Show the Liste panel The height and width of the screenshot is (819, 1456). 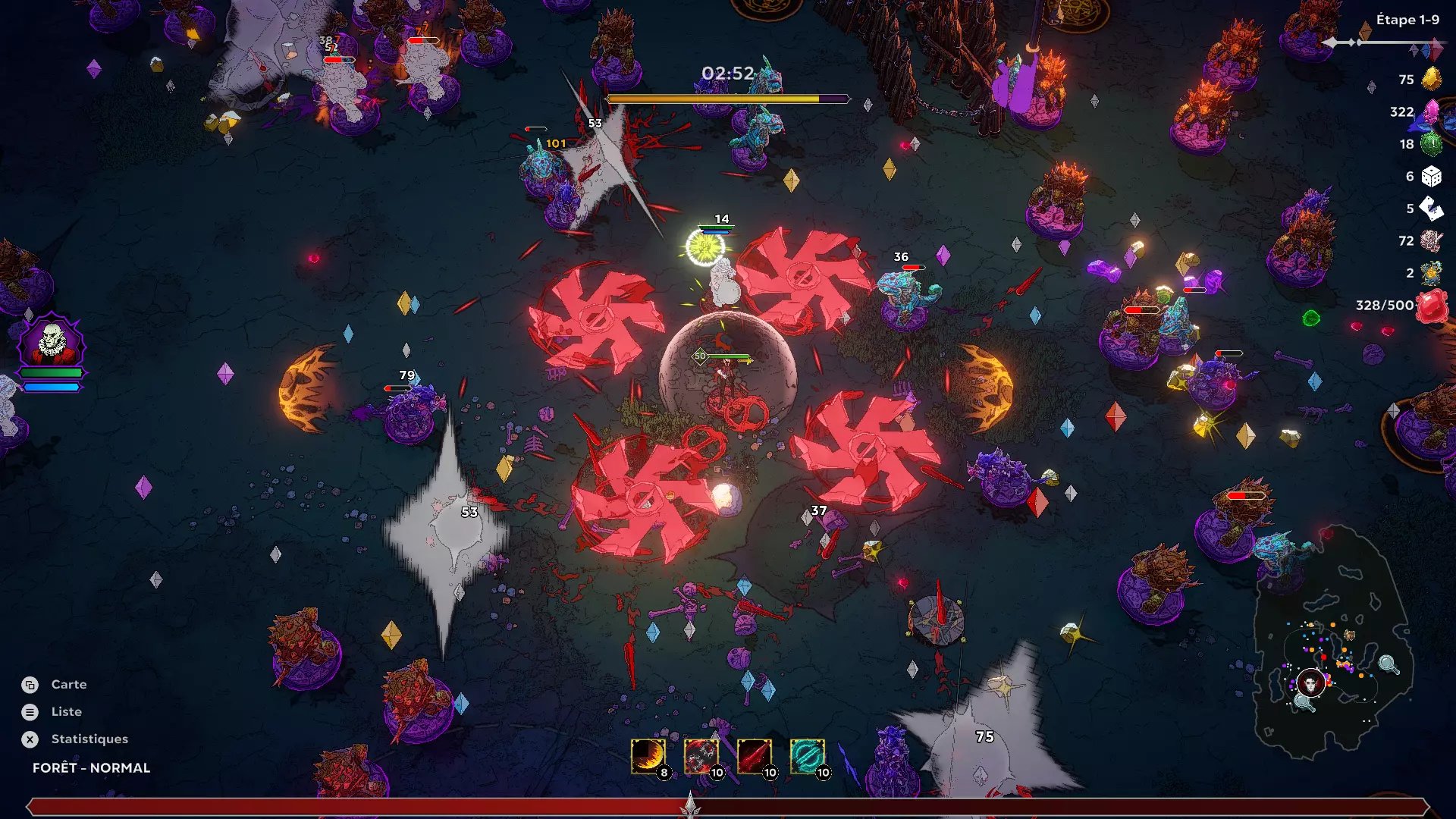[66, 712]
